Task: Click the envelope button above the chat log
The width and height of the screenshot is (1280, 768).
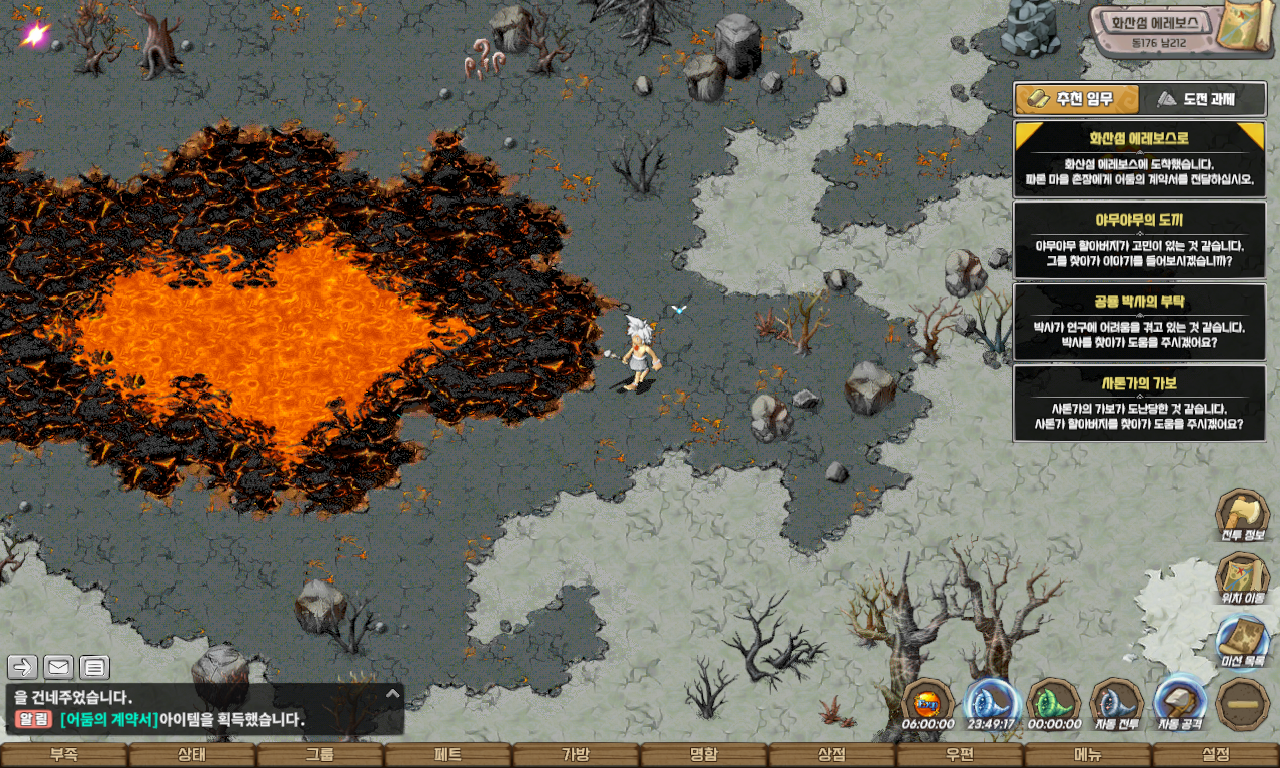Action: pyautogui.click(x=58, y=667)
